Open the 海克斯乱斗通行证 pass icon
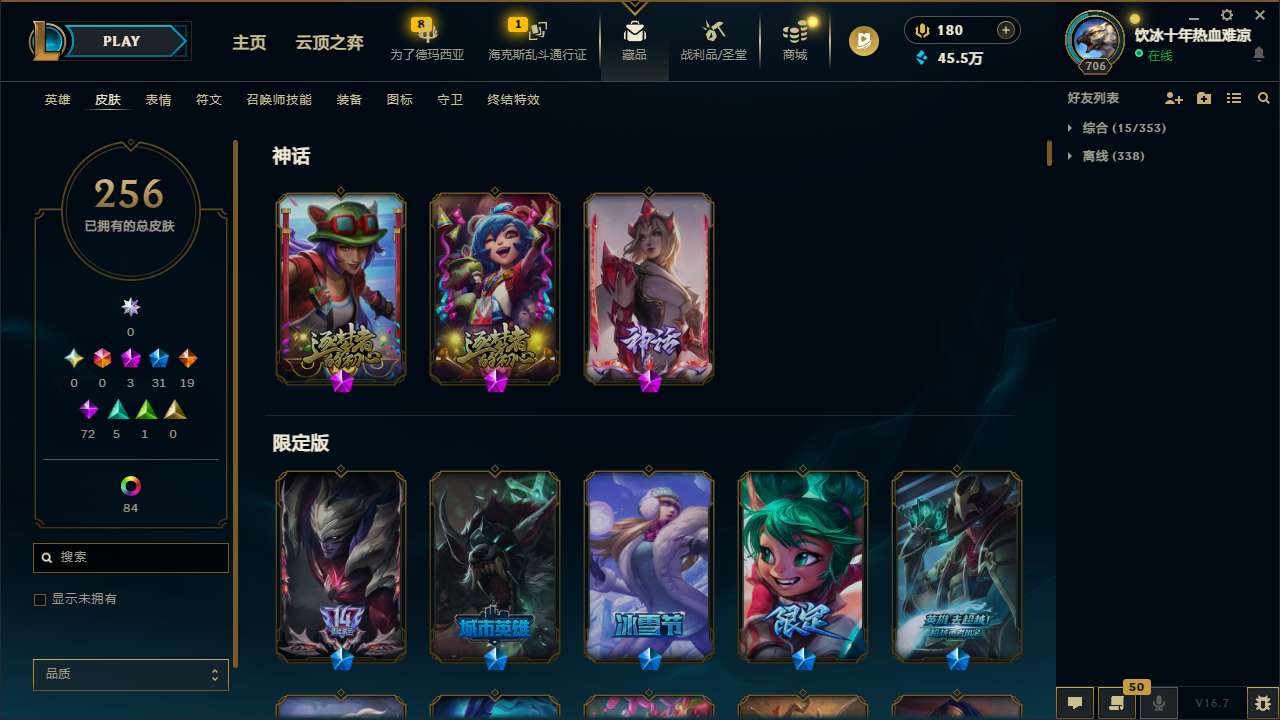 532,30
